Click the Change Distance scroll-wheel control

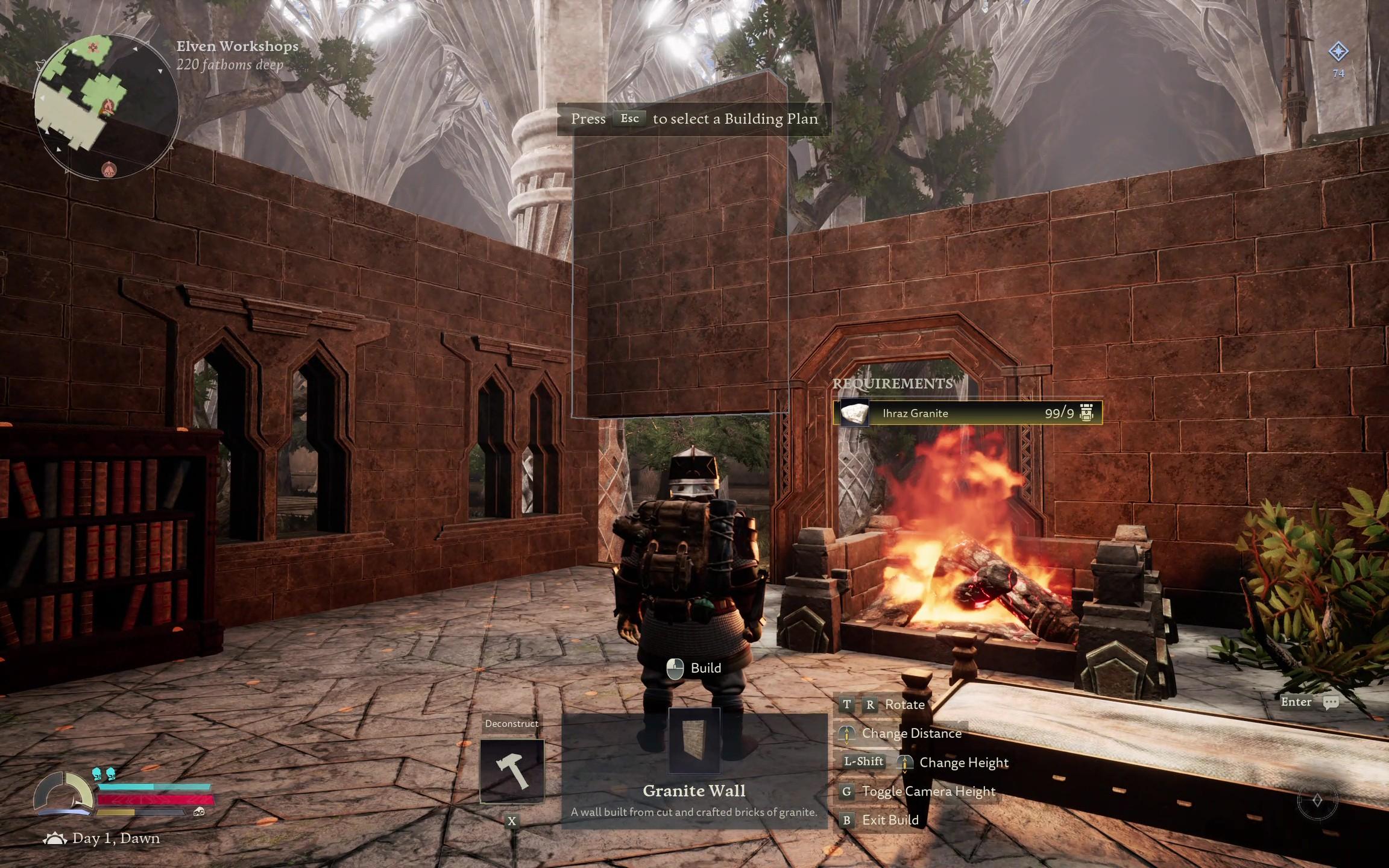(846, 734)
